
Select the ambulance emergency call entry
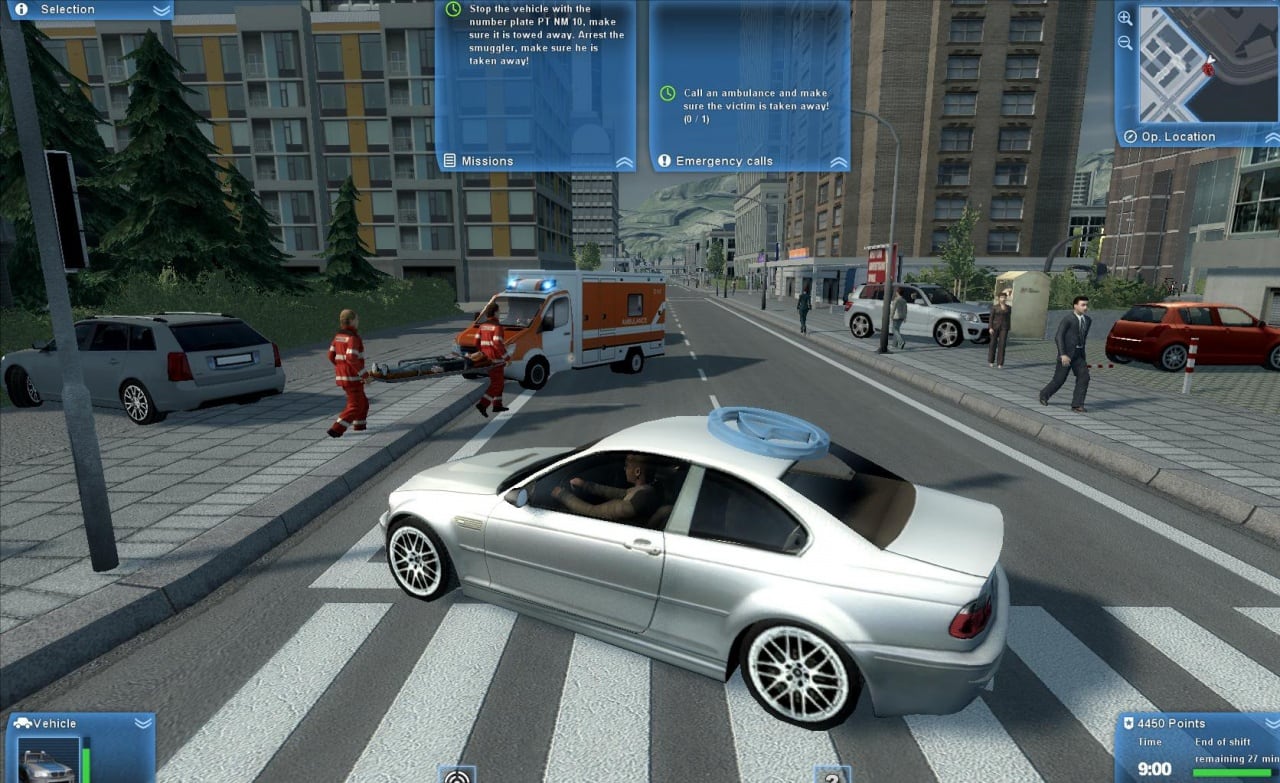tap(755, 99)
